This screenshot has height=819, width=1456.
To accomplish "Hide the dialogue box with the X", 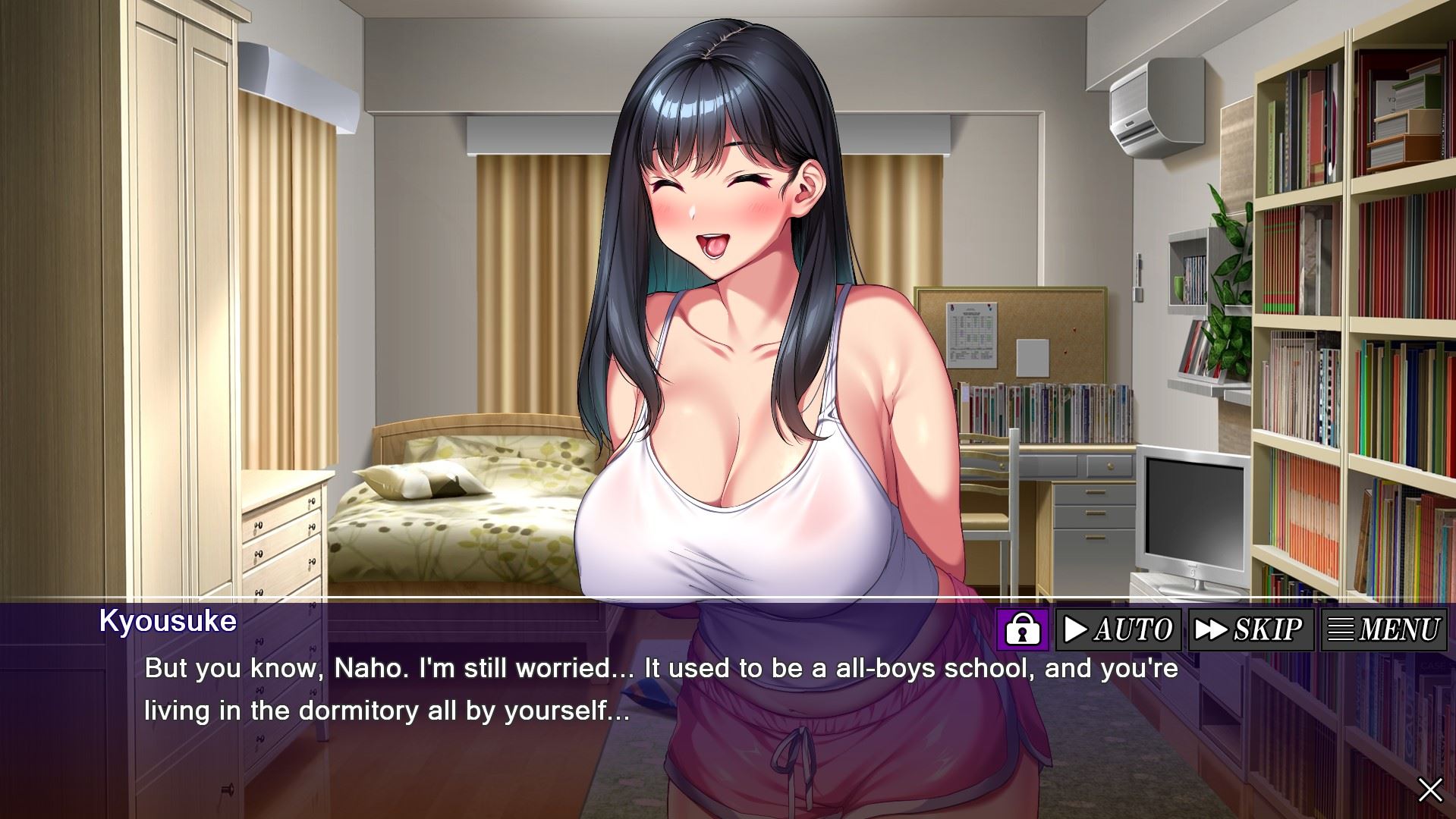I will [x=1430, y=790].
